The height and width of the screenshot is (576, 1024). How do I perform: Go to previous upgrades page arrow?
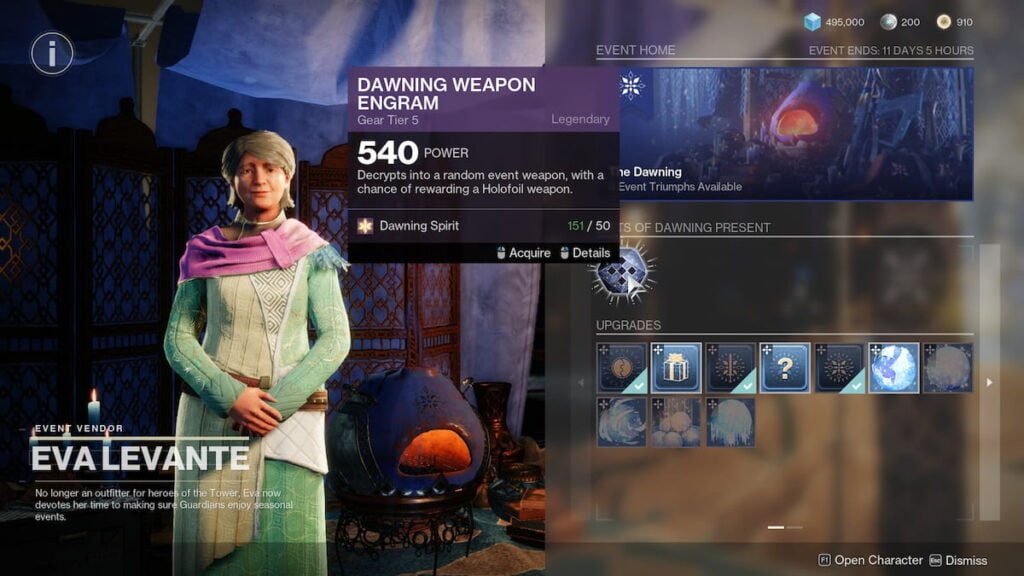582,382
